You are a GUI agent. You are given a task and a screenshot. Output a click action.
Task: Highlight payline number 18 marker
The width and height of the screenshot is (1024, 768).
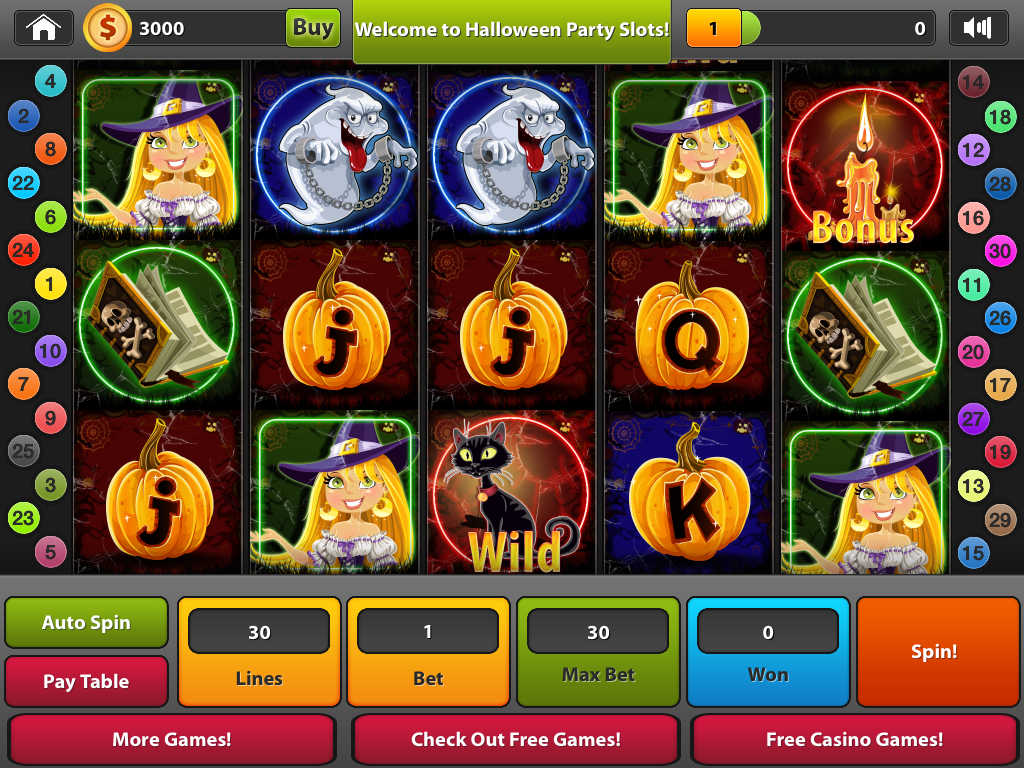pyautogui.click(x=1000, y=117)
